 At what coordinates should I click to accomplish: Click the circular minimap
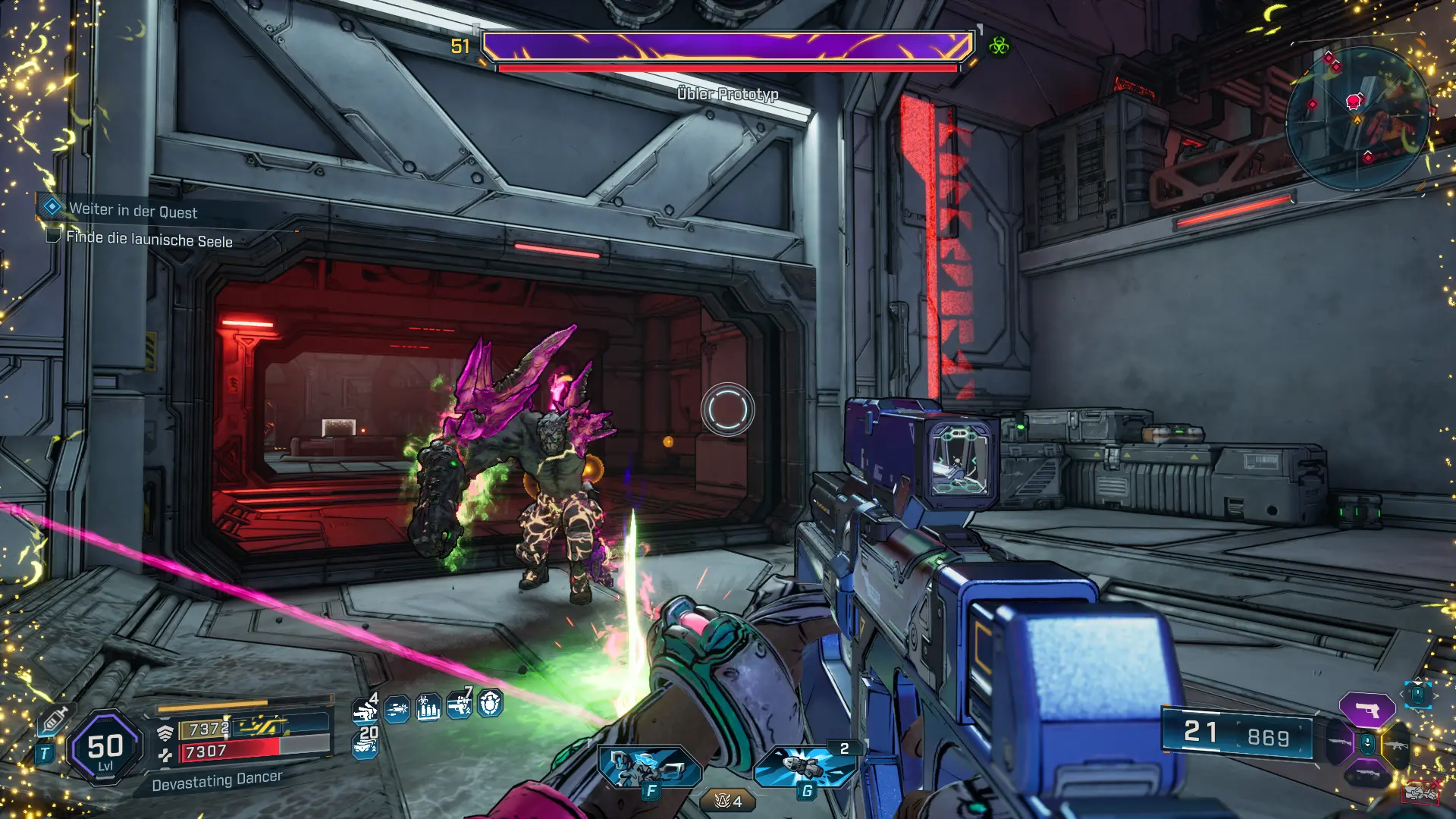click(x=1357, y=118)
